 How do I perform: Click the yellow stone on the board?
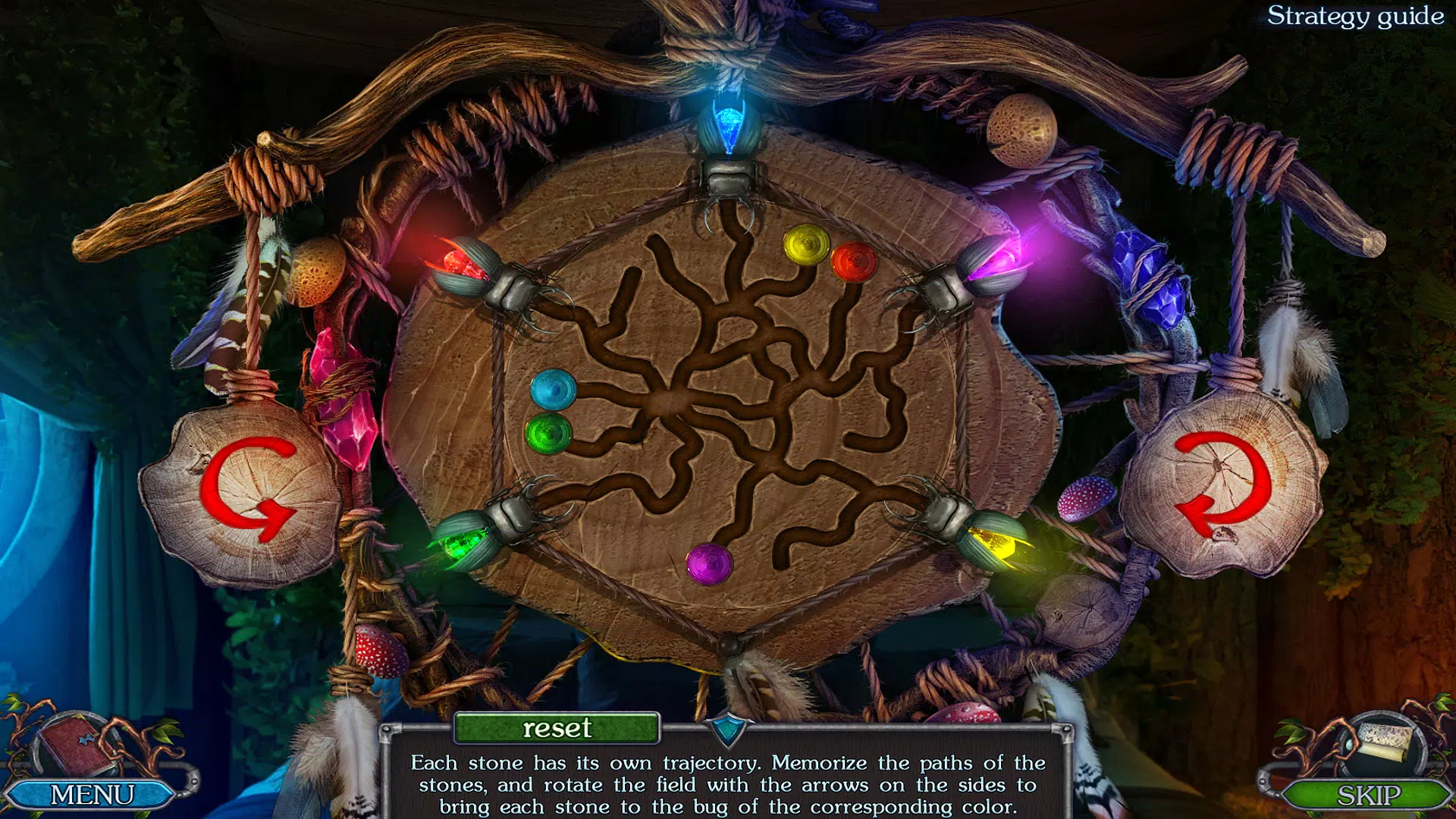807,244
